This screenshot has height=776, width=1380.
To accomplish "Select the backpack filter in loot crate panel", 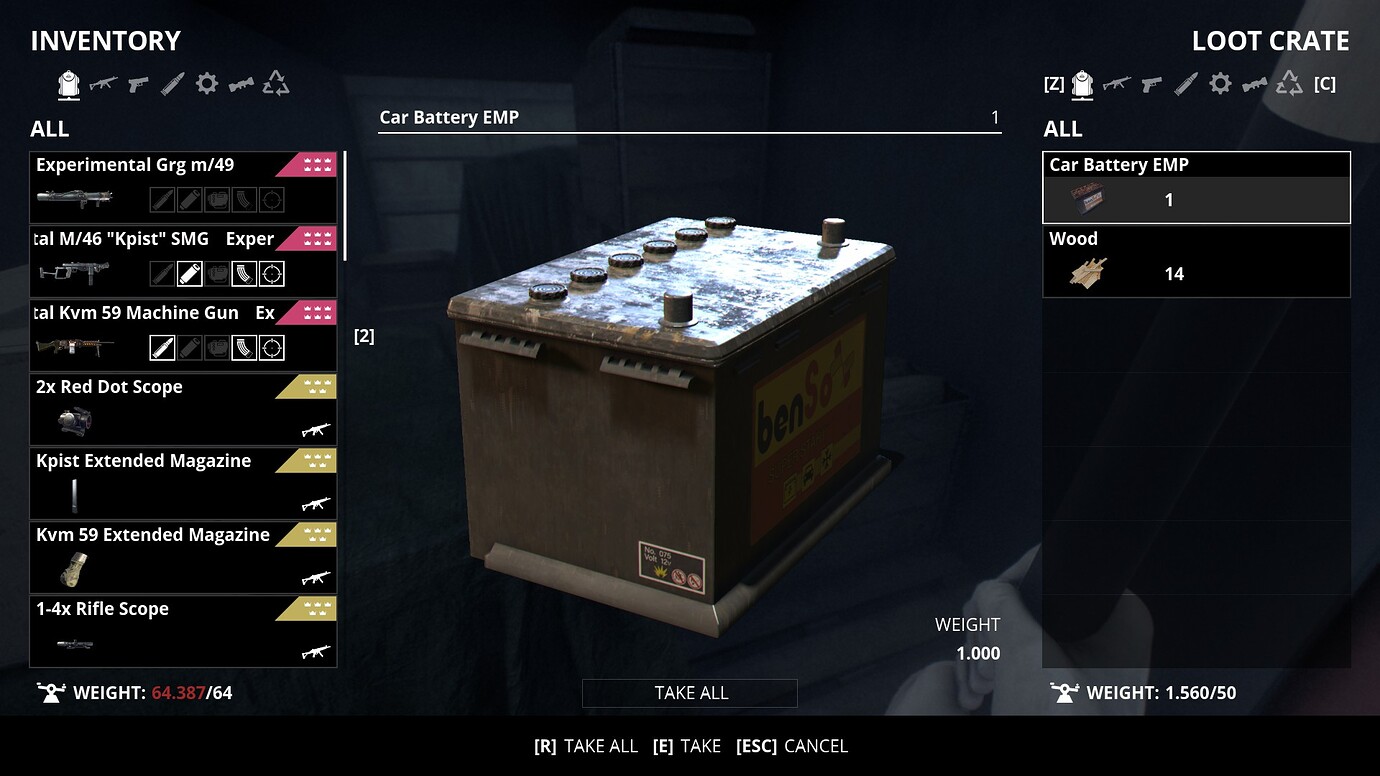I will click(x=1082, y=84).
